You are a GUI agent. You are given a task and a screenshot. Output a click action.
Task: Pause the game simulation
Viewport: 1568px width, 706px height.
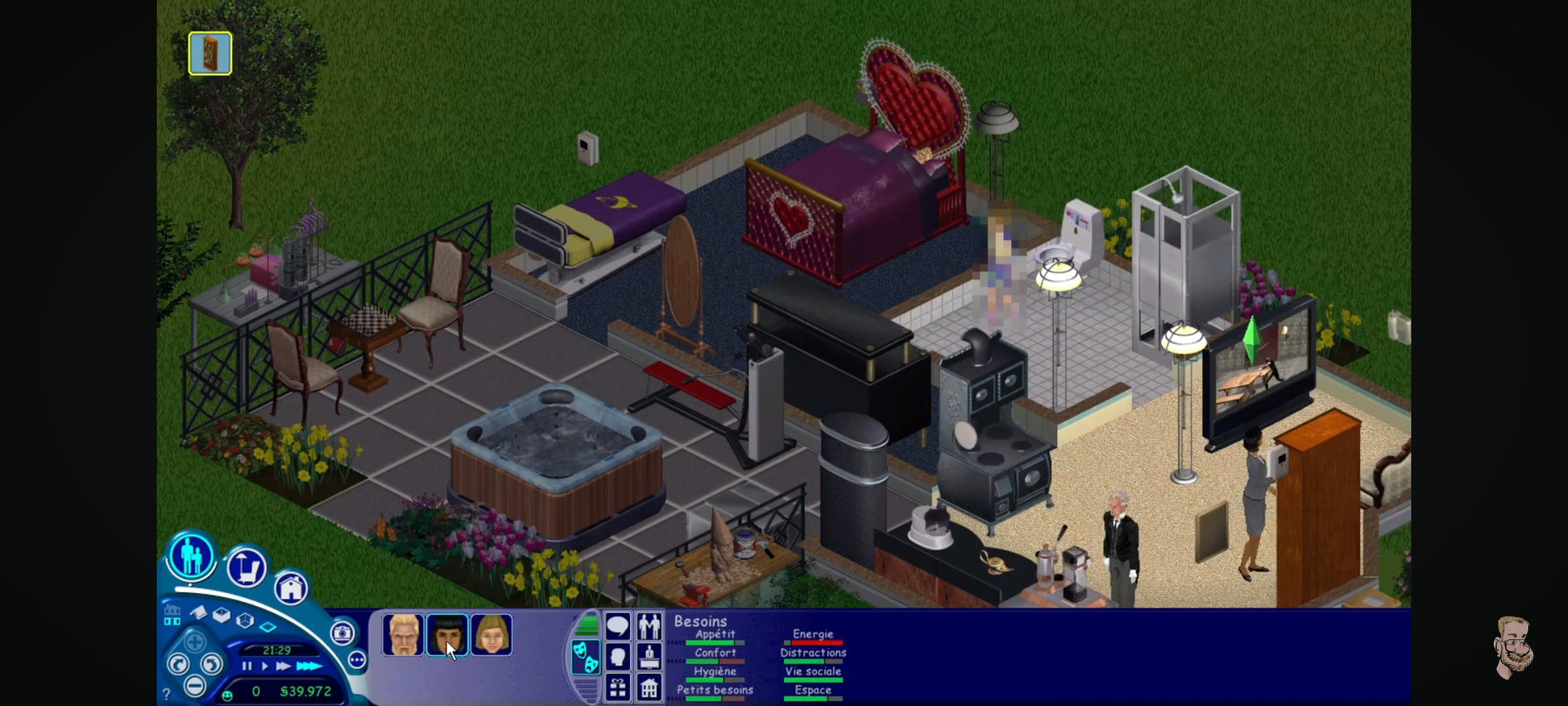tap(247, 667)
